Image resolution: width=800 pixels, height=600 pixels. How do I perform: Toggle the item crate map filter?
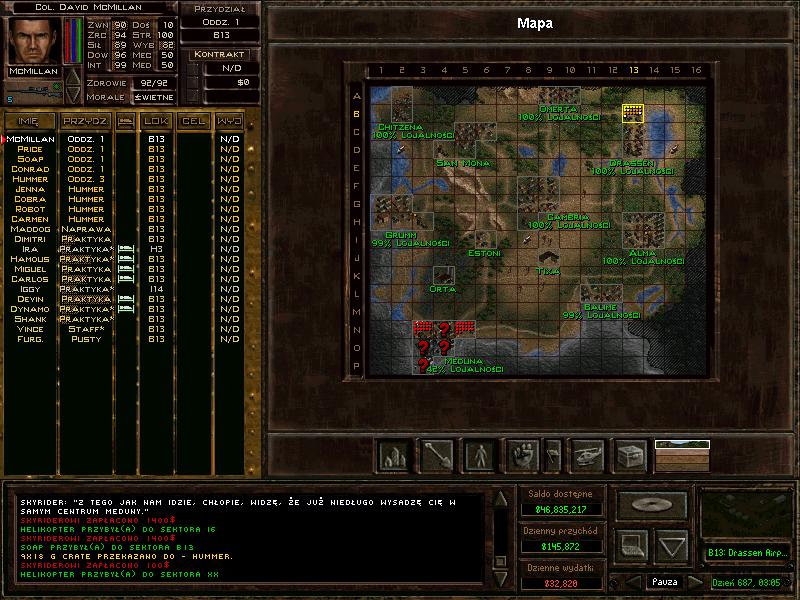(630, 456)
